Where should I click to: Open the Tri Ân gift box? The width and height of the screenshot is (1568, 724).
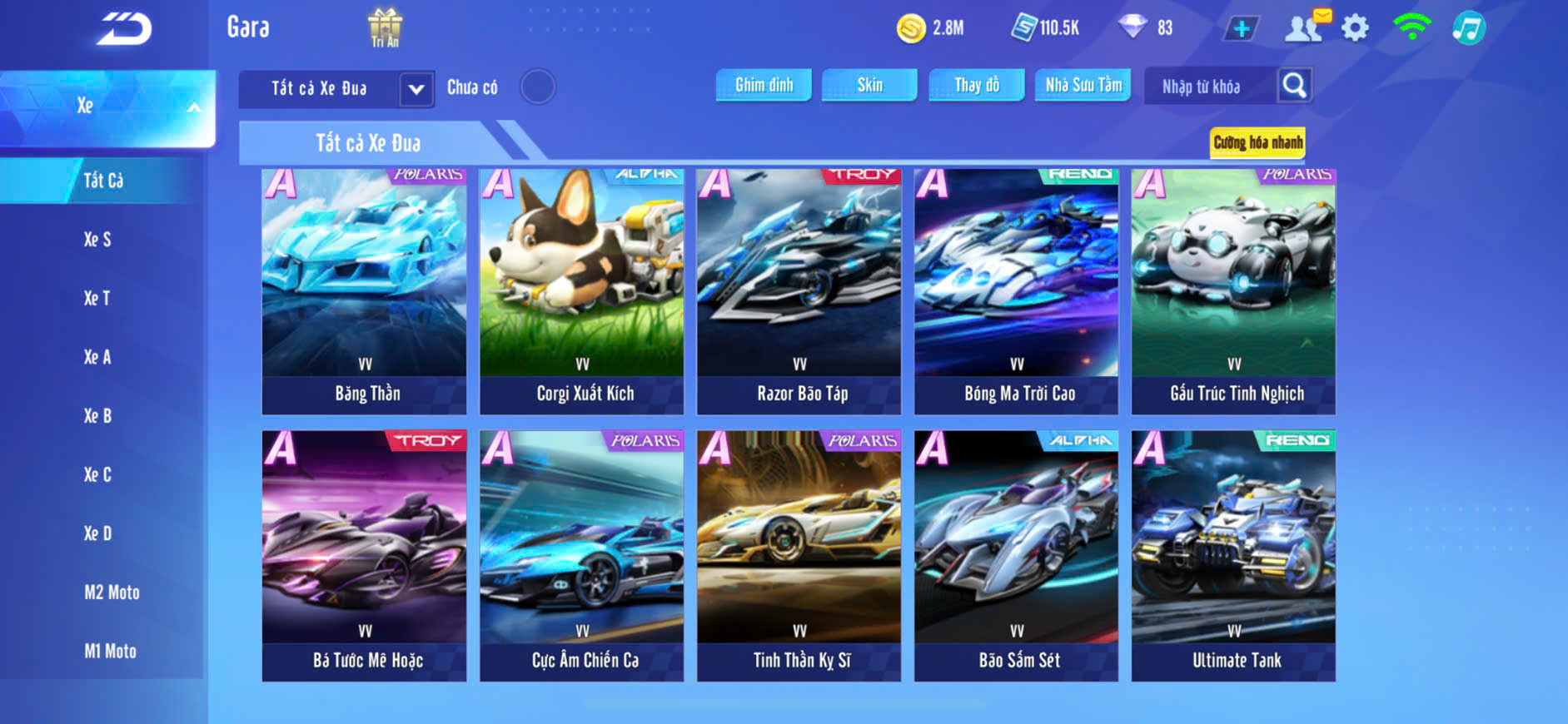click(x=385, y=27)
